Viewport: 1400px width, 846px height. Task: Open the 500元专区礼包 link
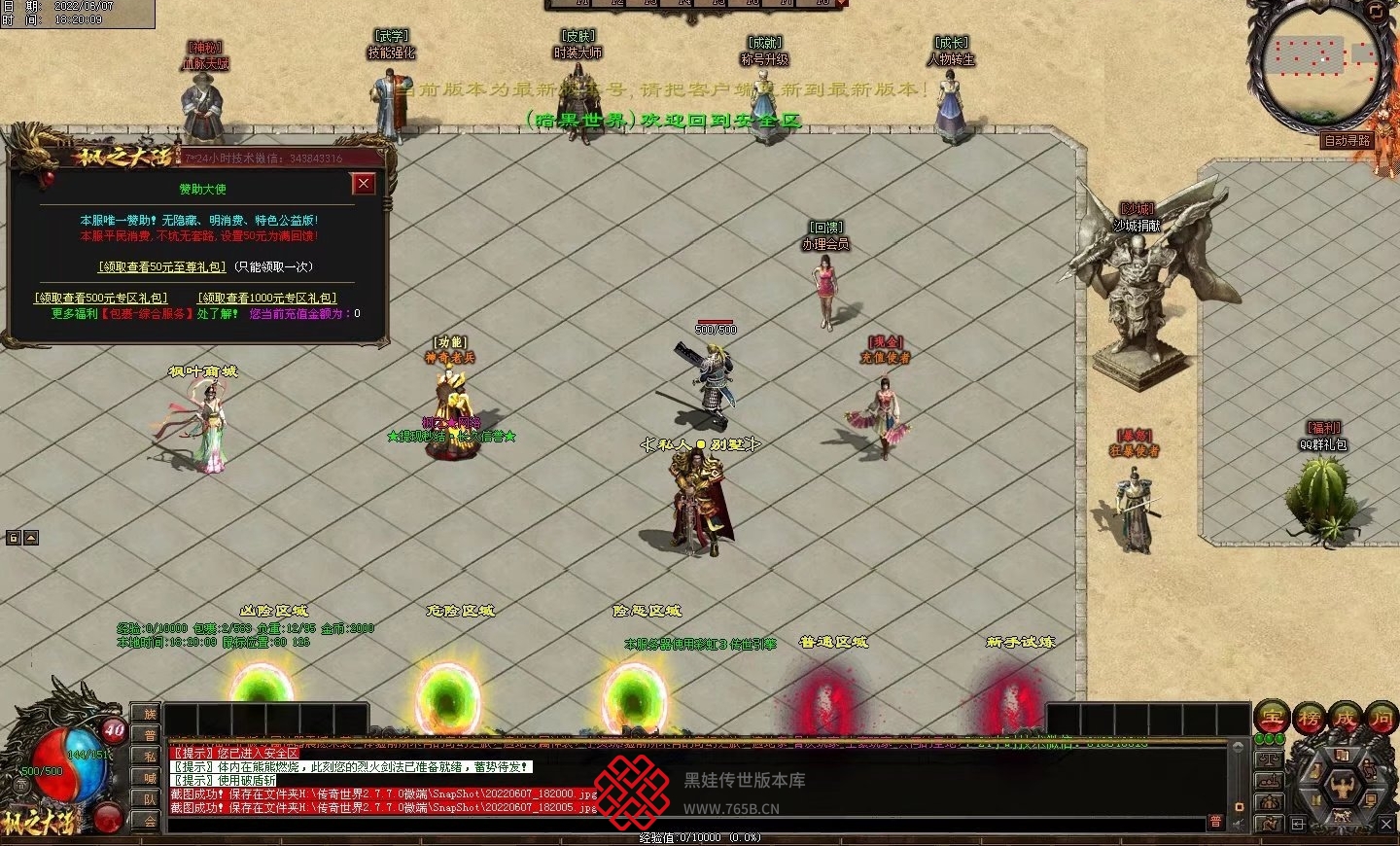pos(101,298)
